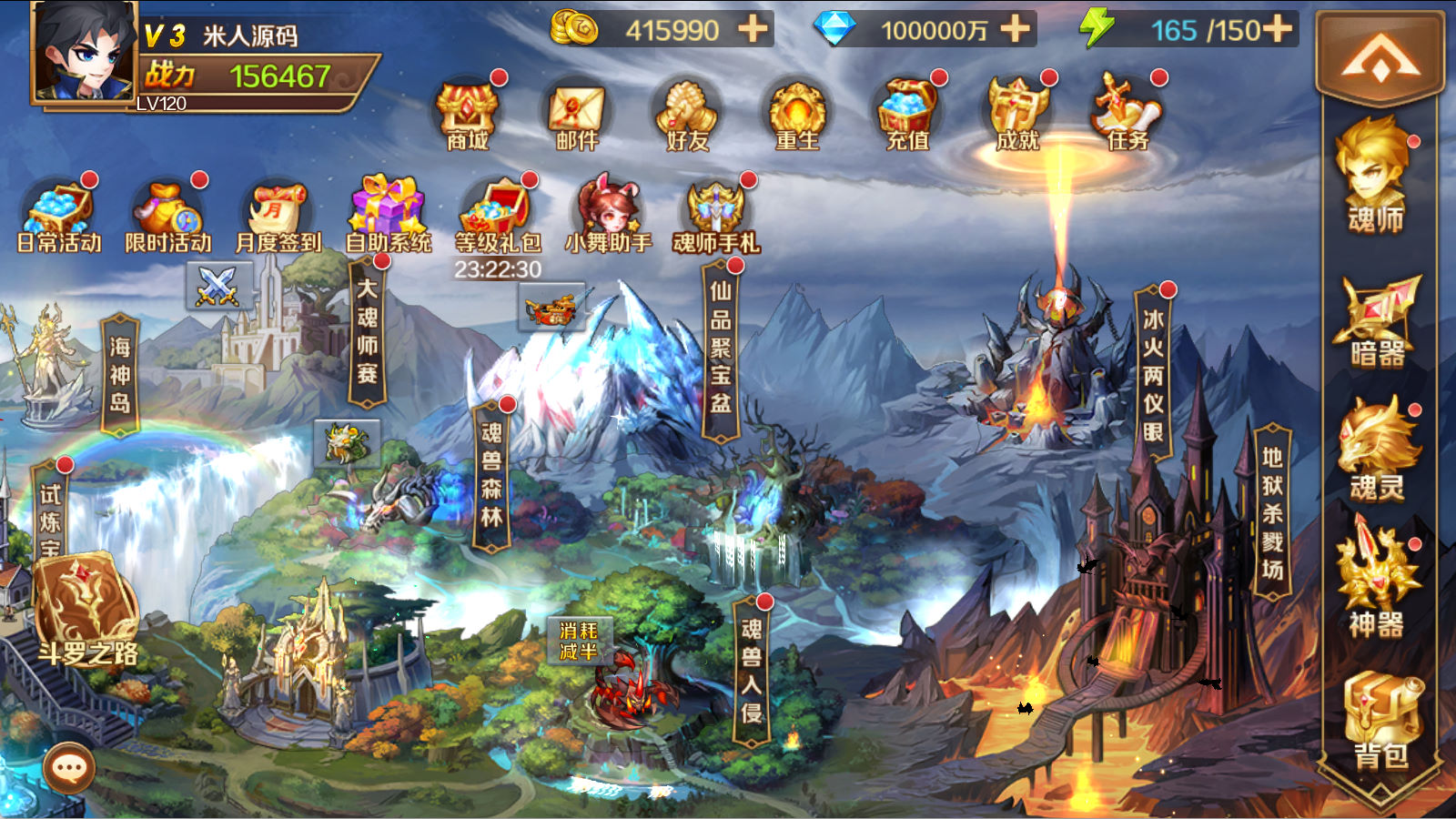Image resolution: width=1456 pixels, height=819 pixels.
Task: Enter 大魂师赛 tournament banner
Action: (x=368, y=332)
